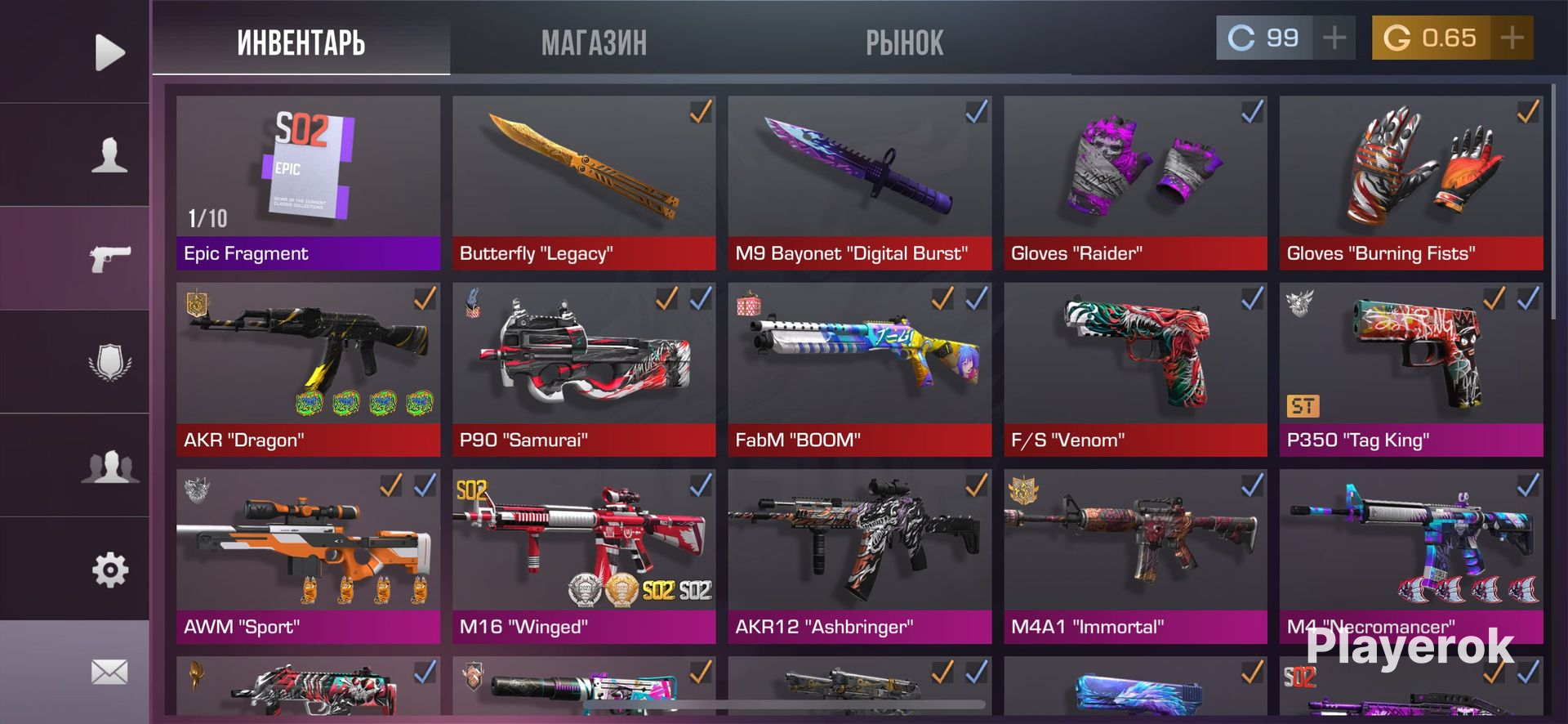Viewport: 1568px width, 724px height.
Task: Select the P90 "Samurai" skin
Action: [583, 369]
